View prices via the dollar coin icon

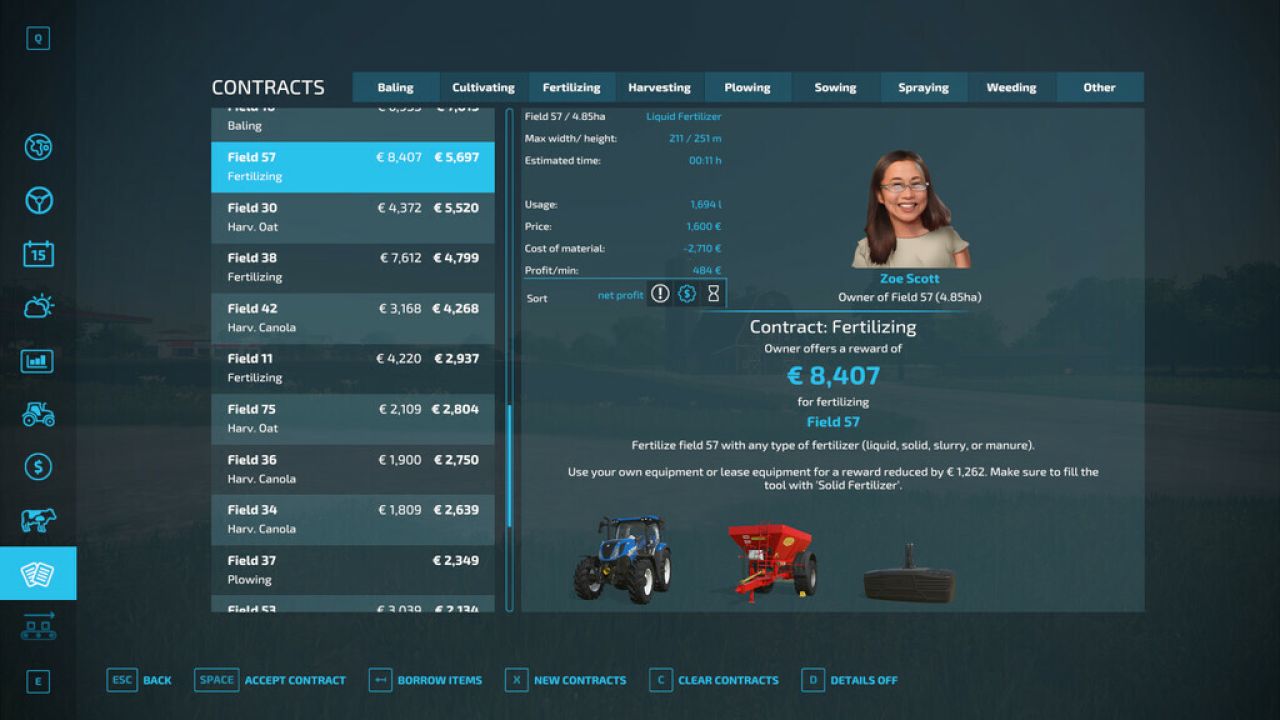(x=37, y=466)
